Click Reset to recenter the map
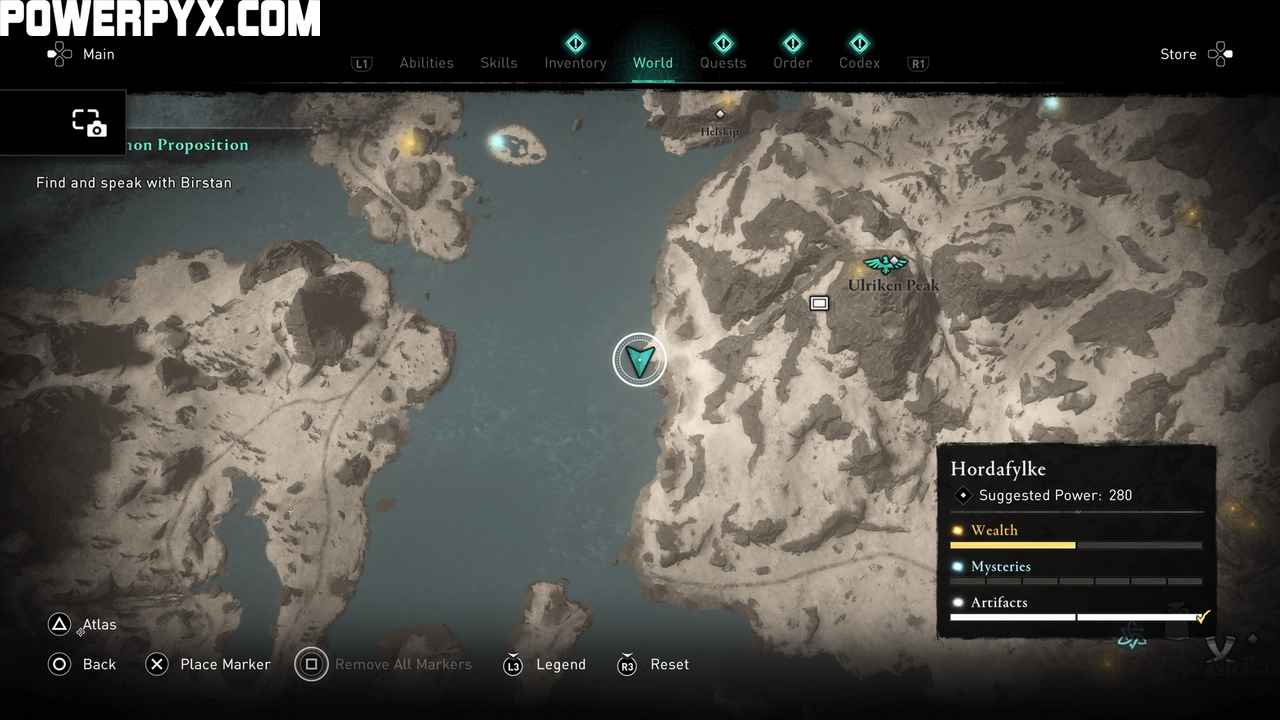Screen dimensions: 1280x720 [669, 664]
